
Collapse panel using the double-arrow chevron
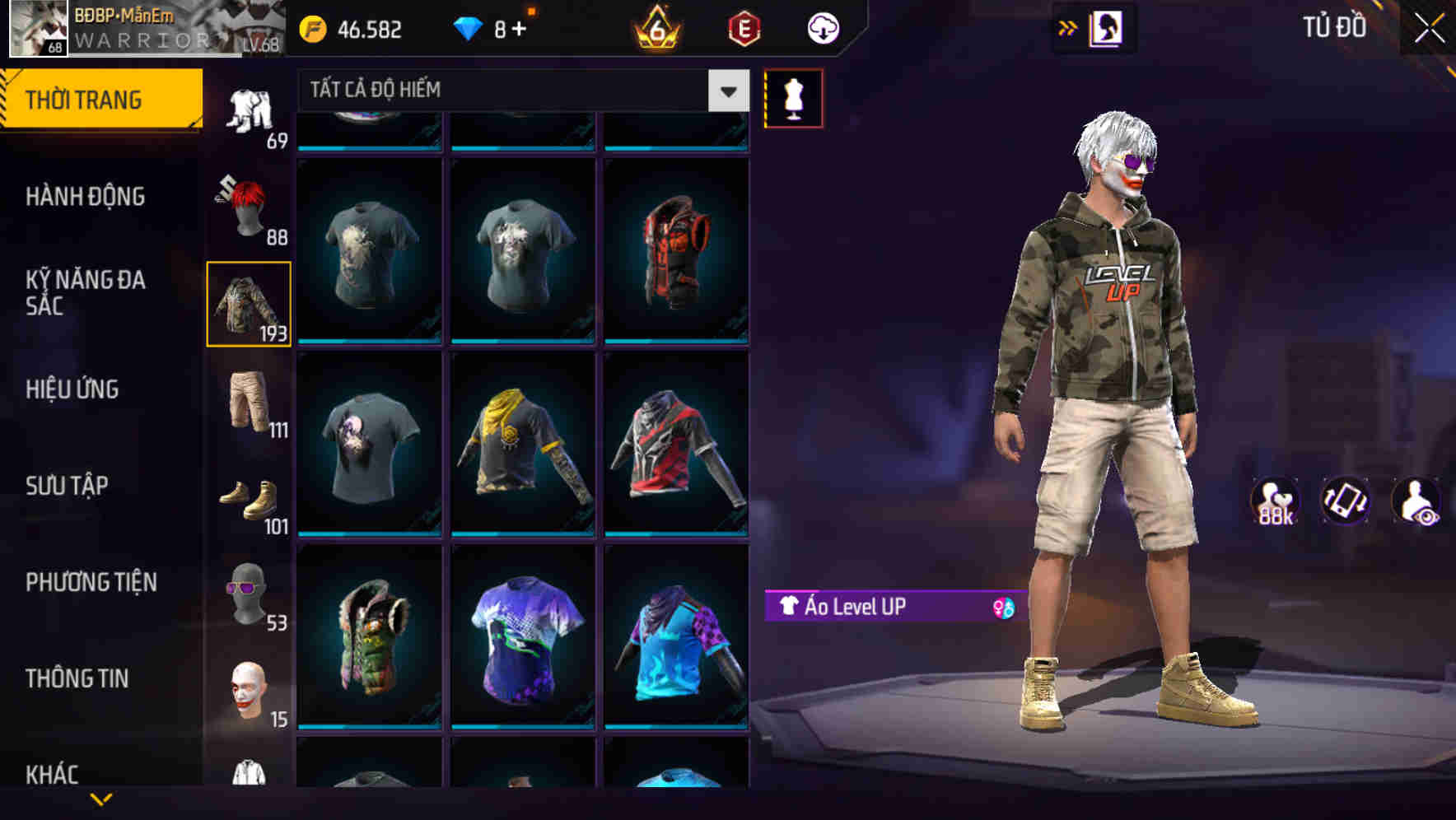tap(1068, 27)
